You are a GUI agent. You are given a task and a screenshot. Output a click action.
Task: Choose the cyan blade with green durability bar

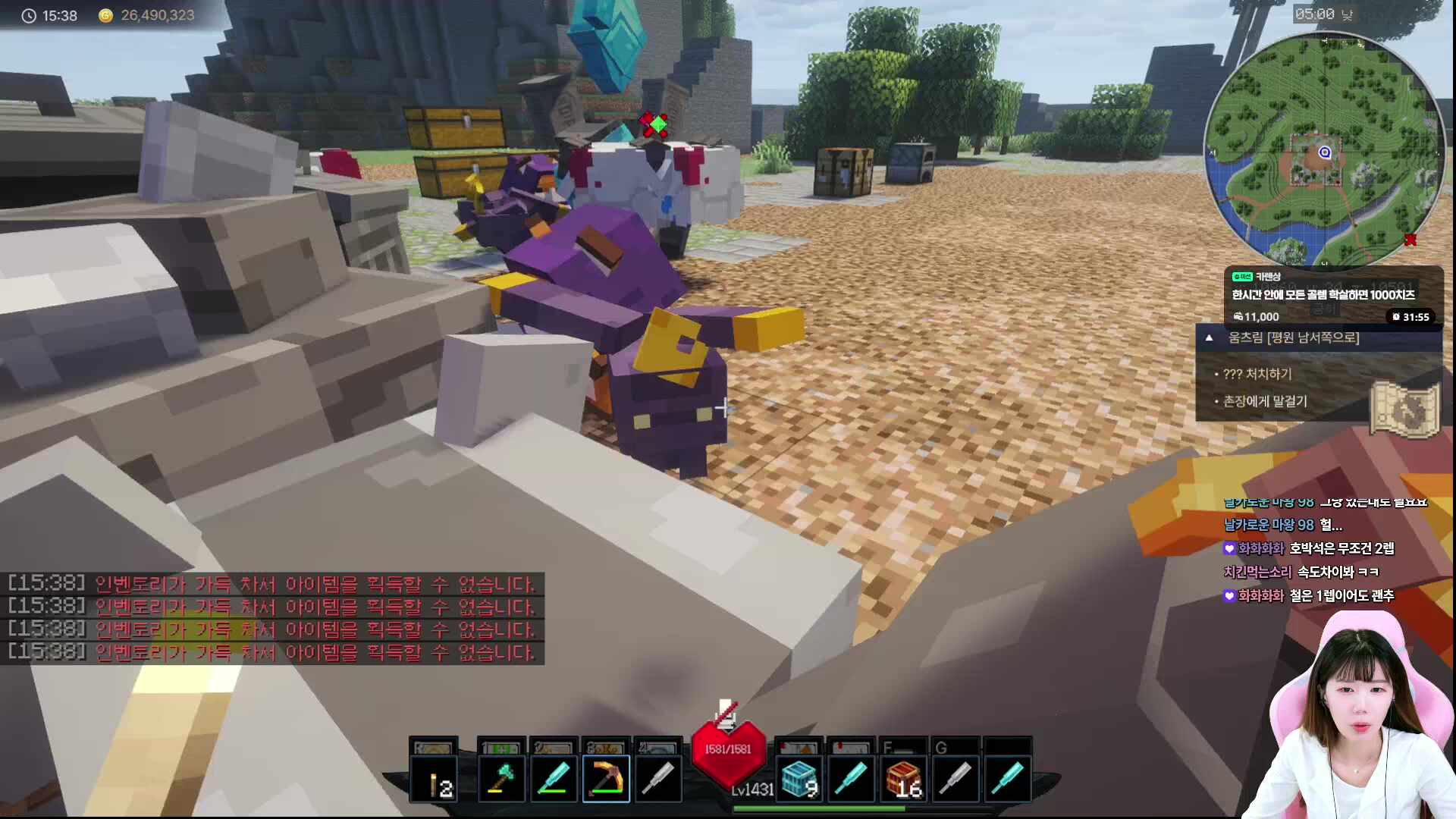coord(554,779)
